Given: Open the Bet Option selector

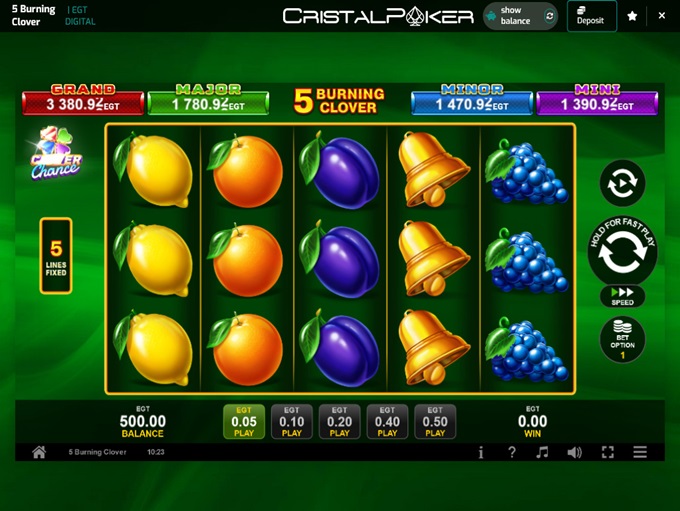Looking at the screenshot, I should (622, 340).
